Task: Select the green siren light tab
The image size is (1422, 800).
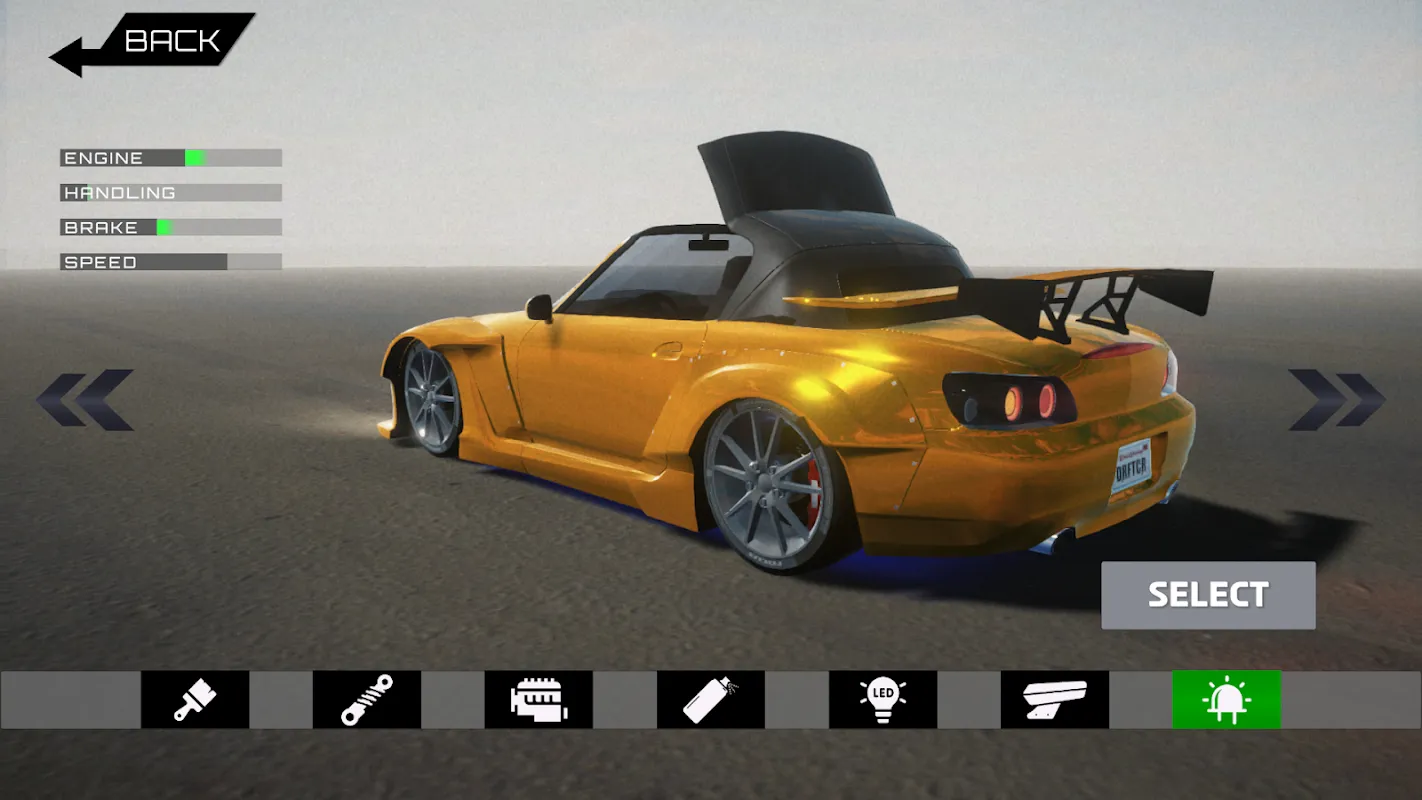Action: [x=1227, y=699]
